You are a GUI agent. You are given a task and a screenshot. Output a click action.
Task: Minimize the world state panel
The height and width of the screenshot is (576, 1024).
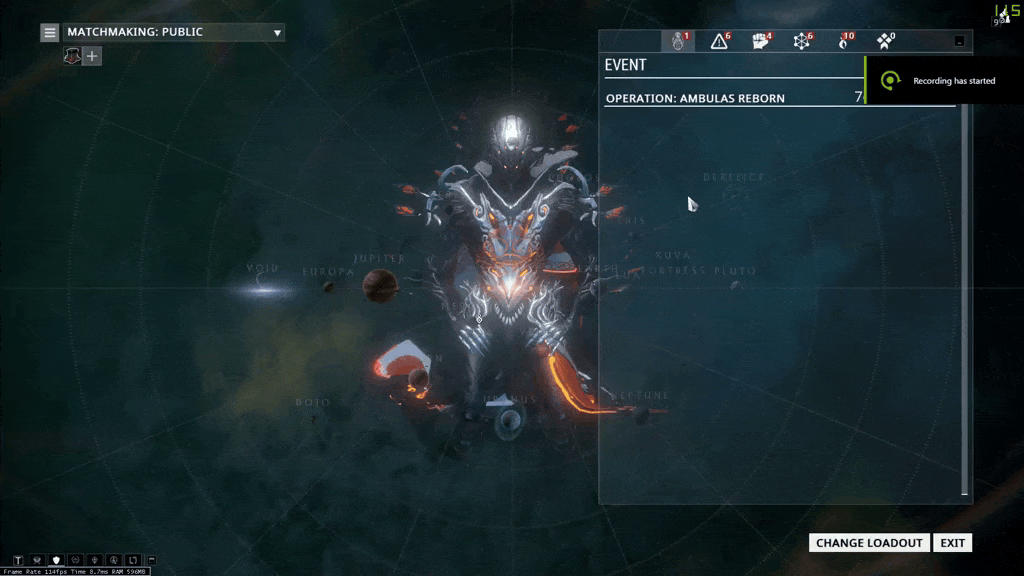(x=959, y=41)
